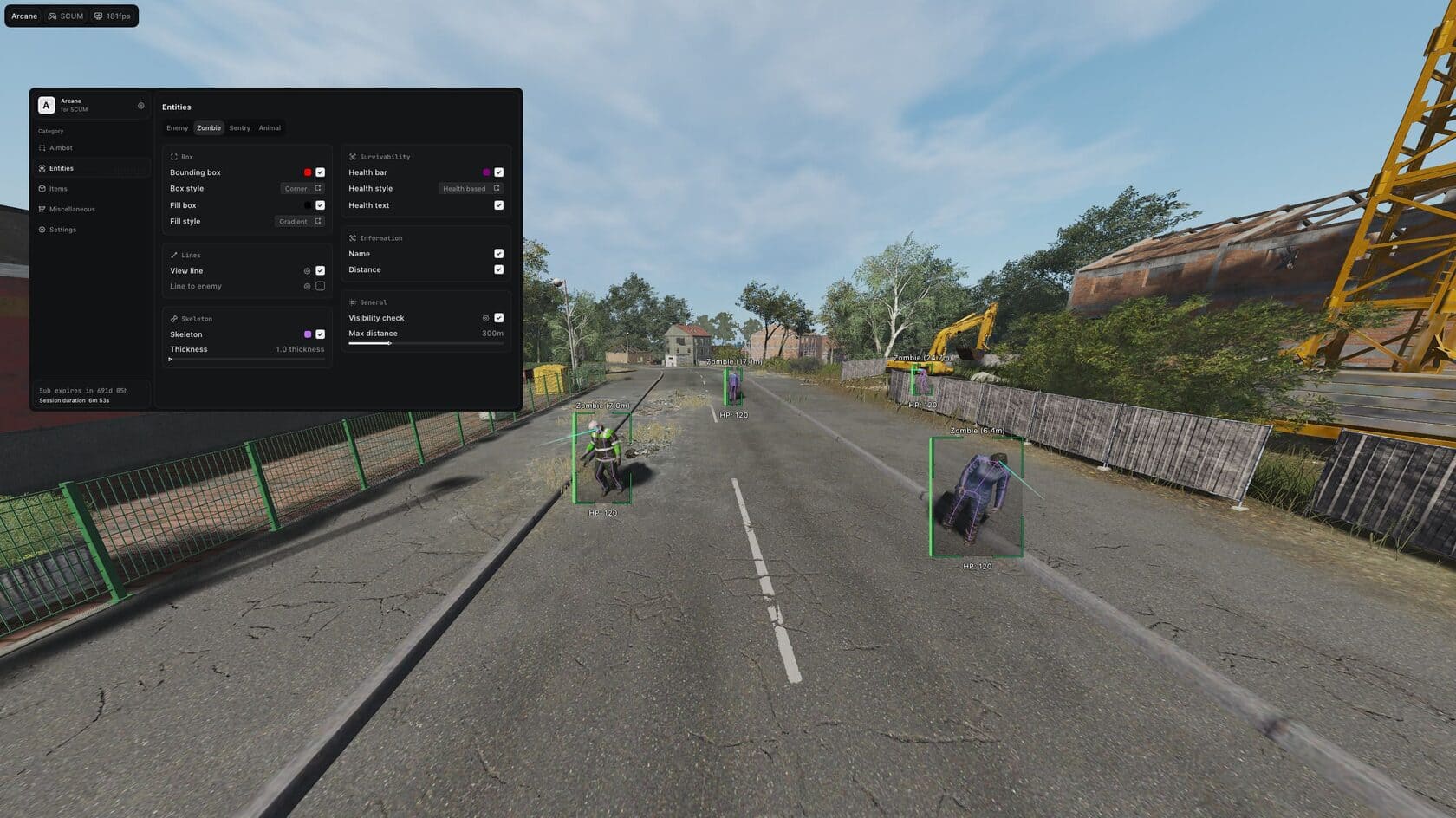The height and width of the screenshot is (818, 1456).
Task: Turn off the Distance information checkbox
Action: click(499, 269)
